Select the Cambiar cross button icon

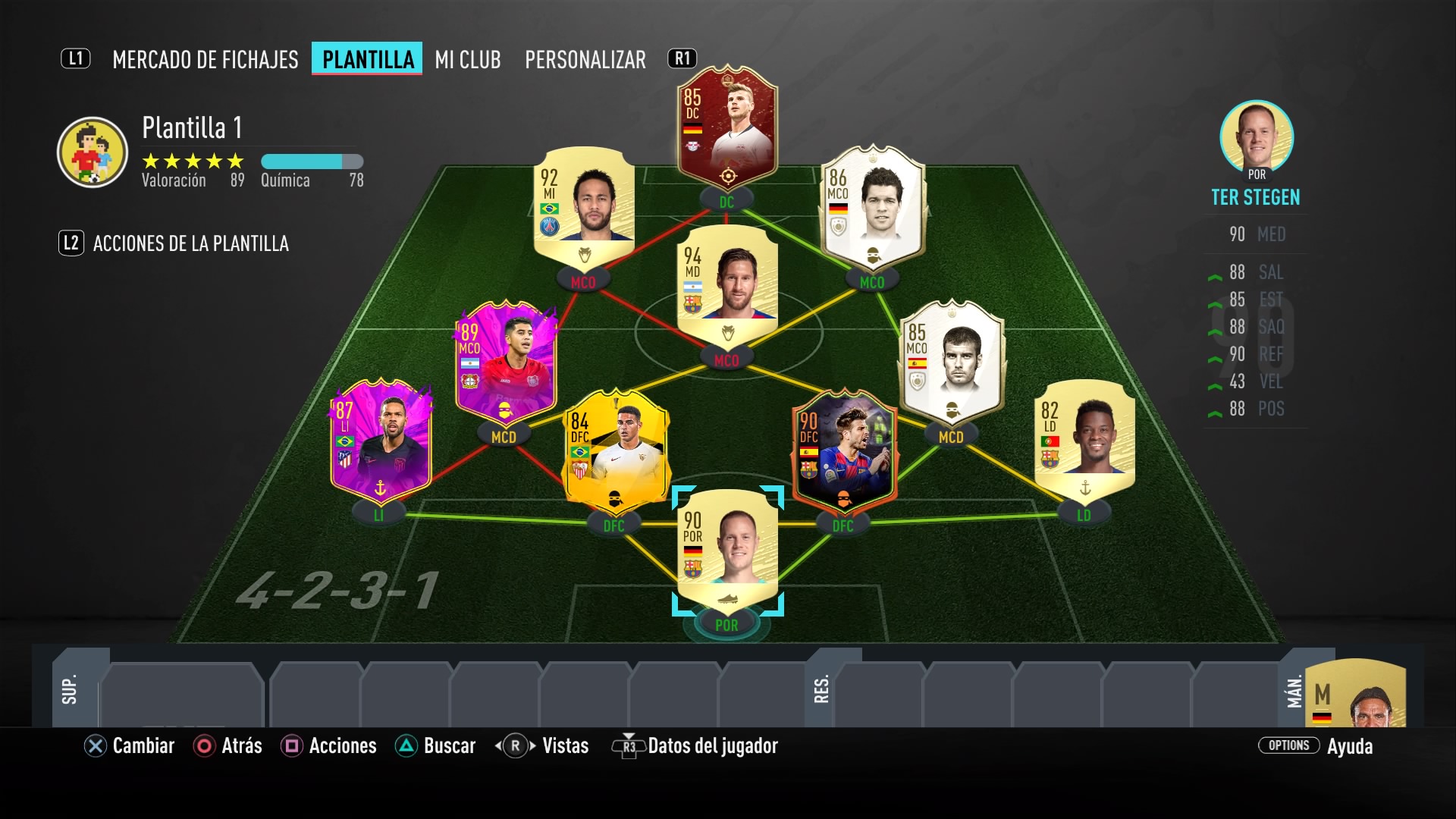pos(94,746)
